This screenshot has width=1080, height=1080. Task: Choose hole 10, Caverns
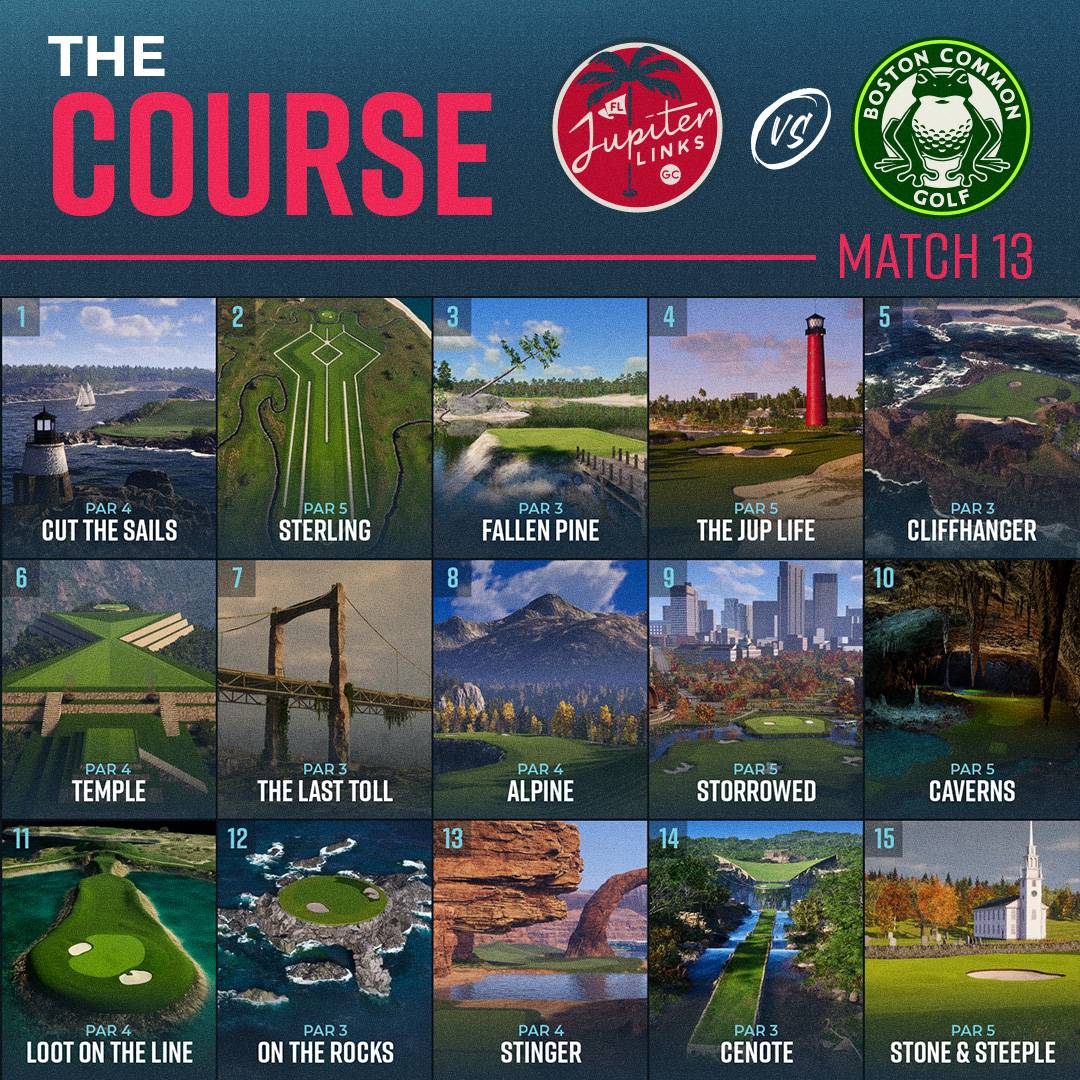point(972,689)
